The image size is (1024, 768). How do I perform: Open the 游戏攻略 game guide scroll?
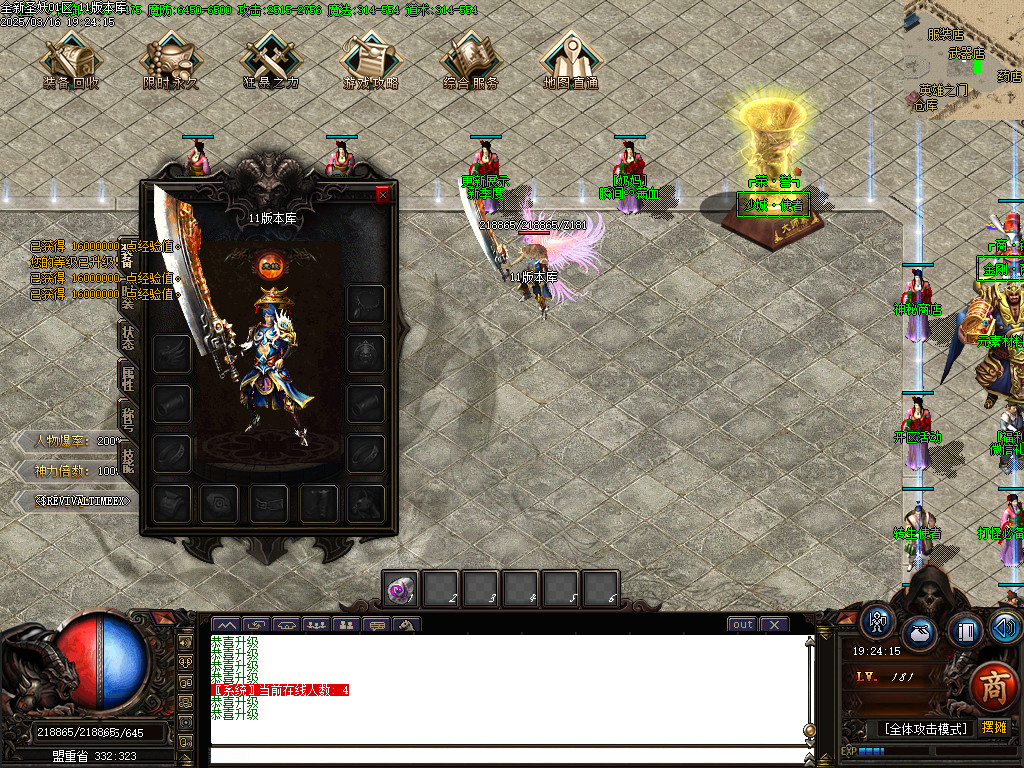coord(370,60)
